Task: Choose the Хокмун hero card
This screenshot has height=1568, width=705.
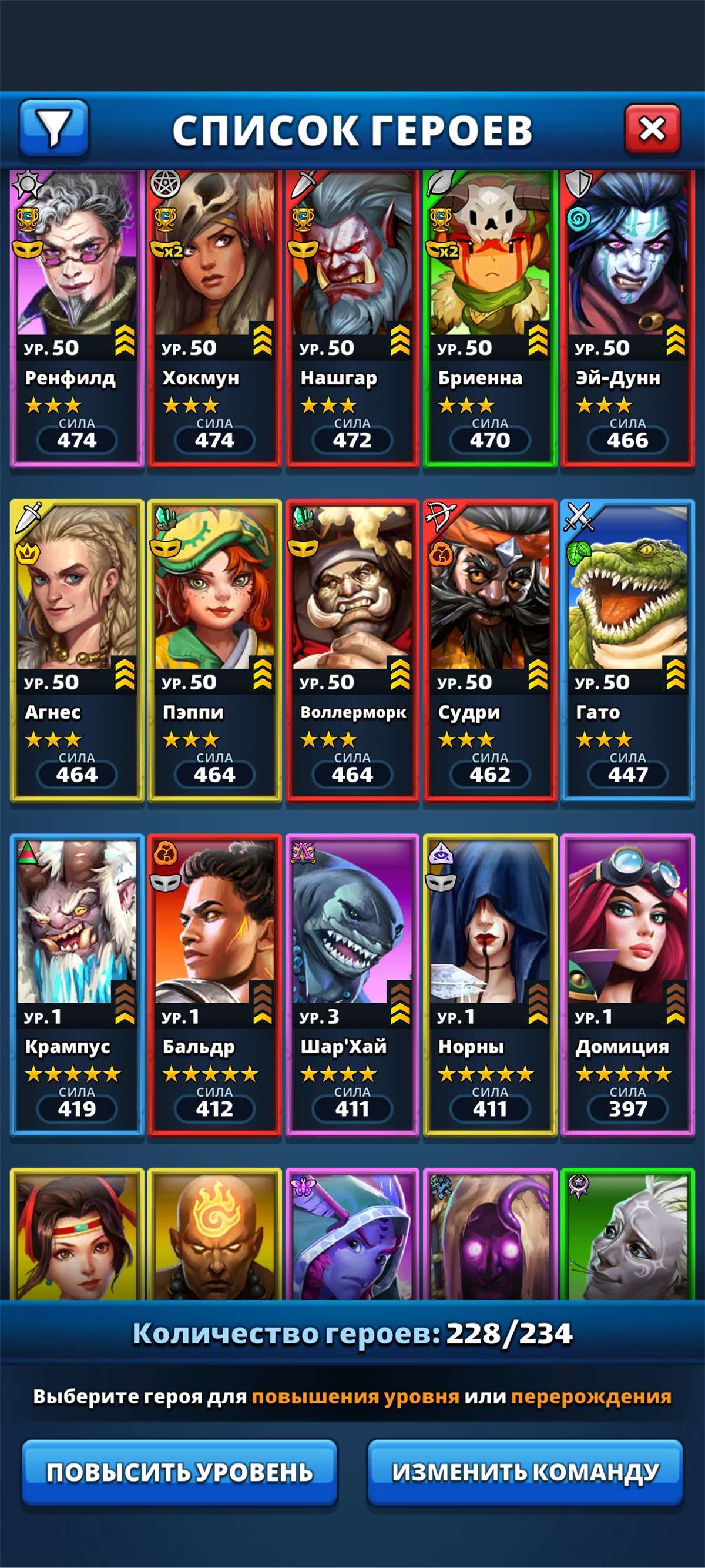Action: [x=214, y=317]
